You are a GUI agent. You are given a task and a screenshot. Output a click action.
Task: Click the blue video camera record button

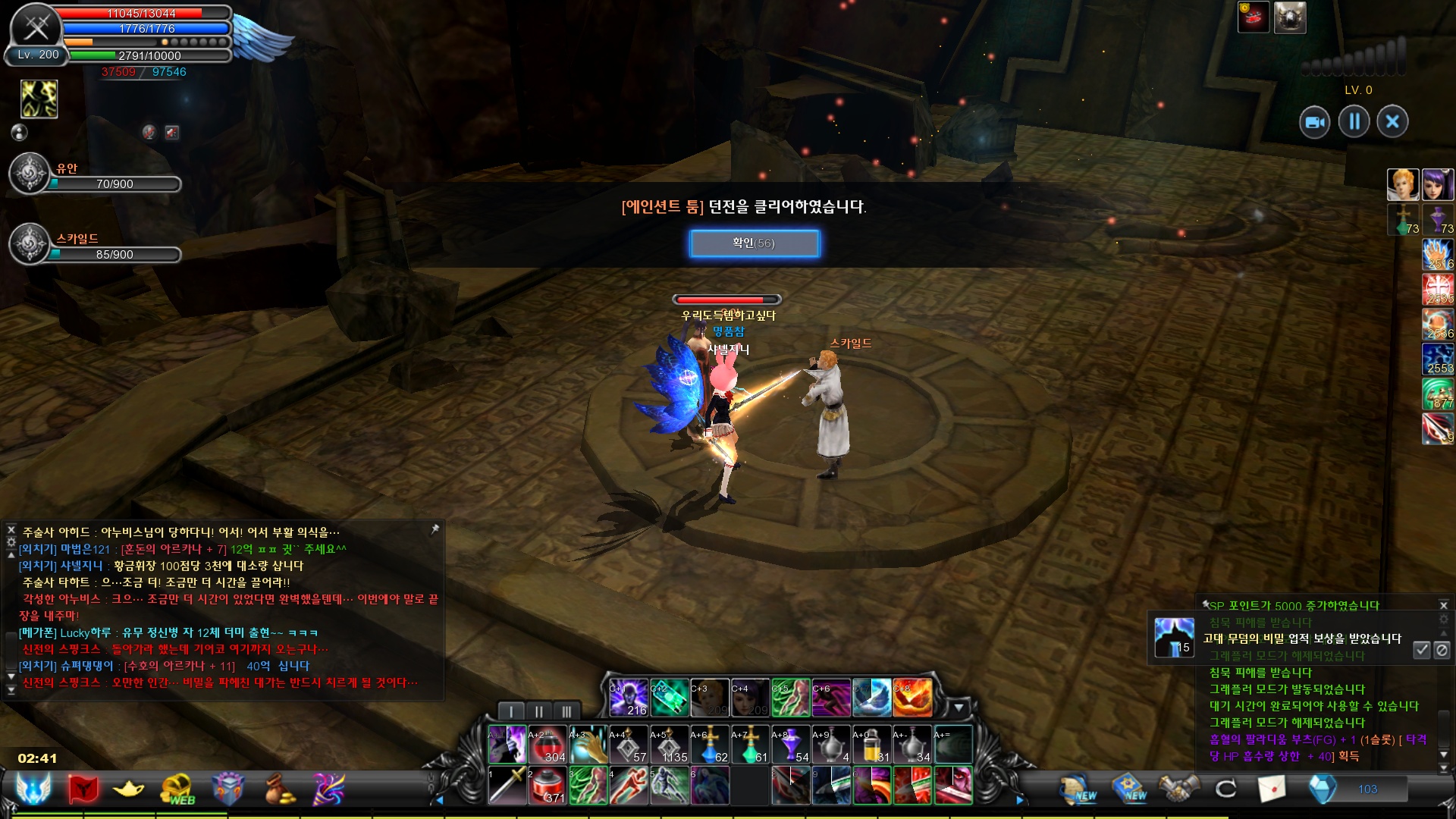(1315, 122)
